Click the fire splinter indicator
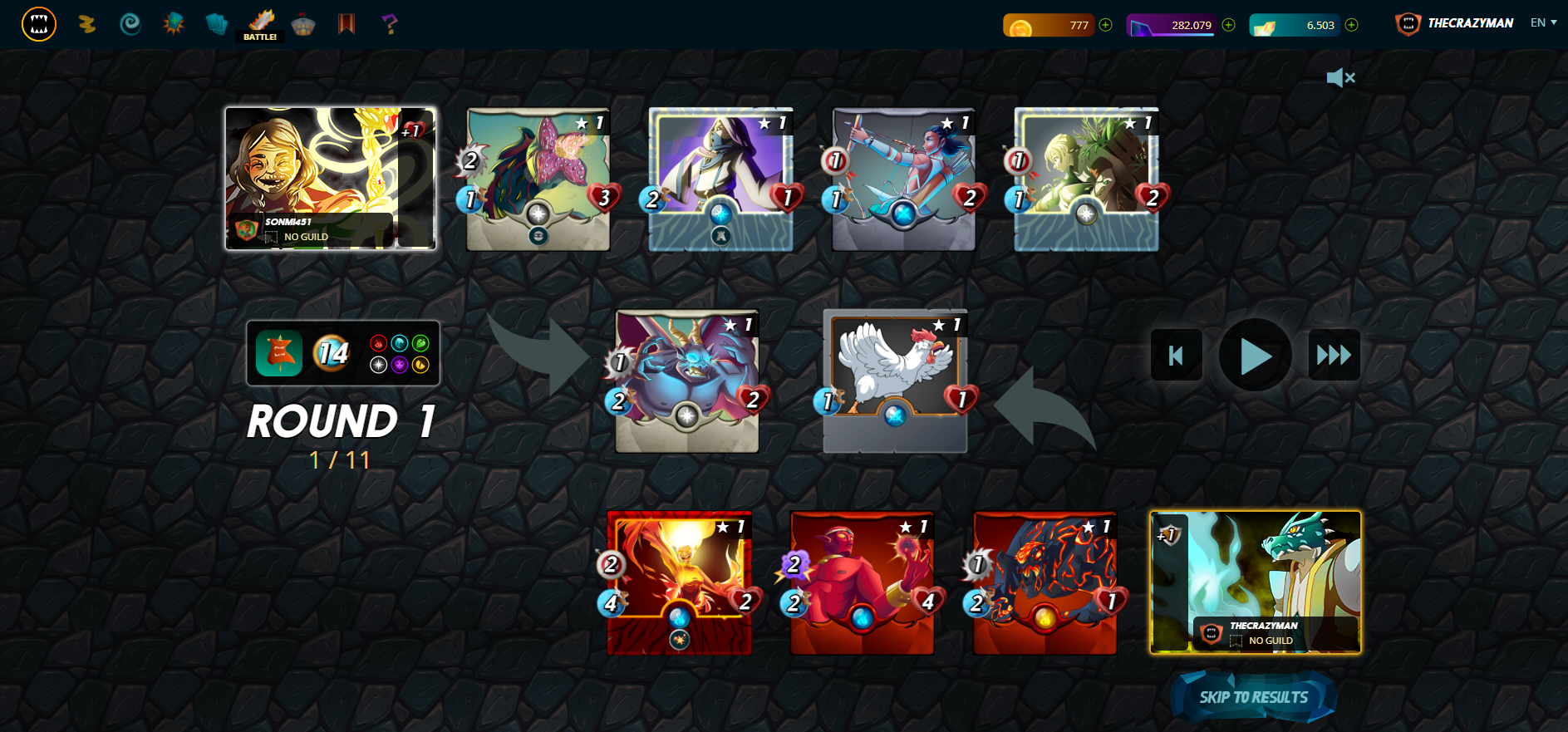 coord(379,342)
